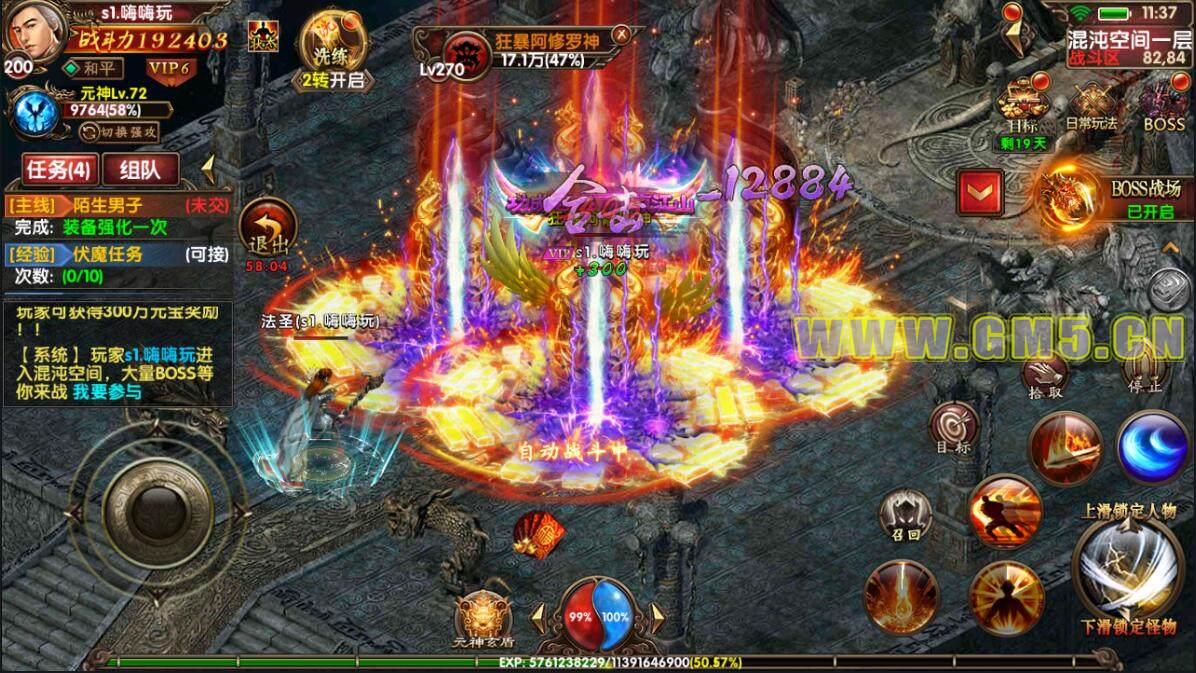Tap the 拾取 pickup button
This screenshot has width=1196, height=673.
[1043, 378]
